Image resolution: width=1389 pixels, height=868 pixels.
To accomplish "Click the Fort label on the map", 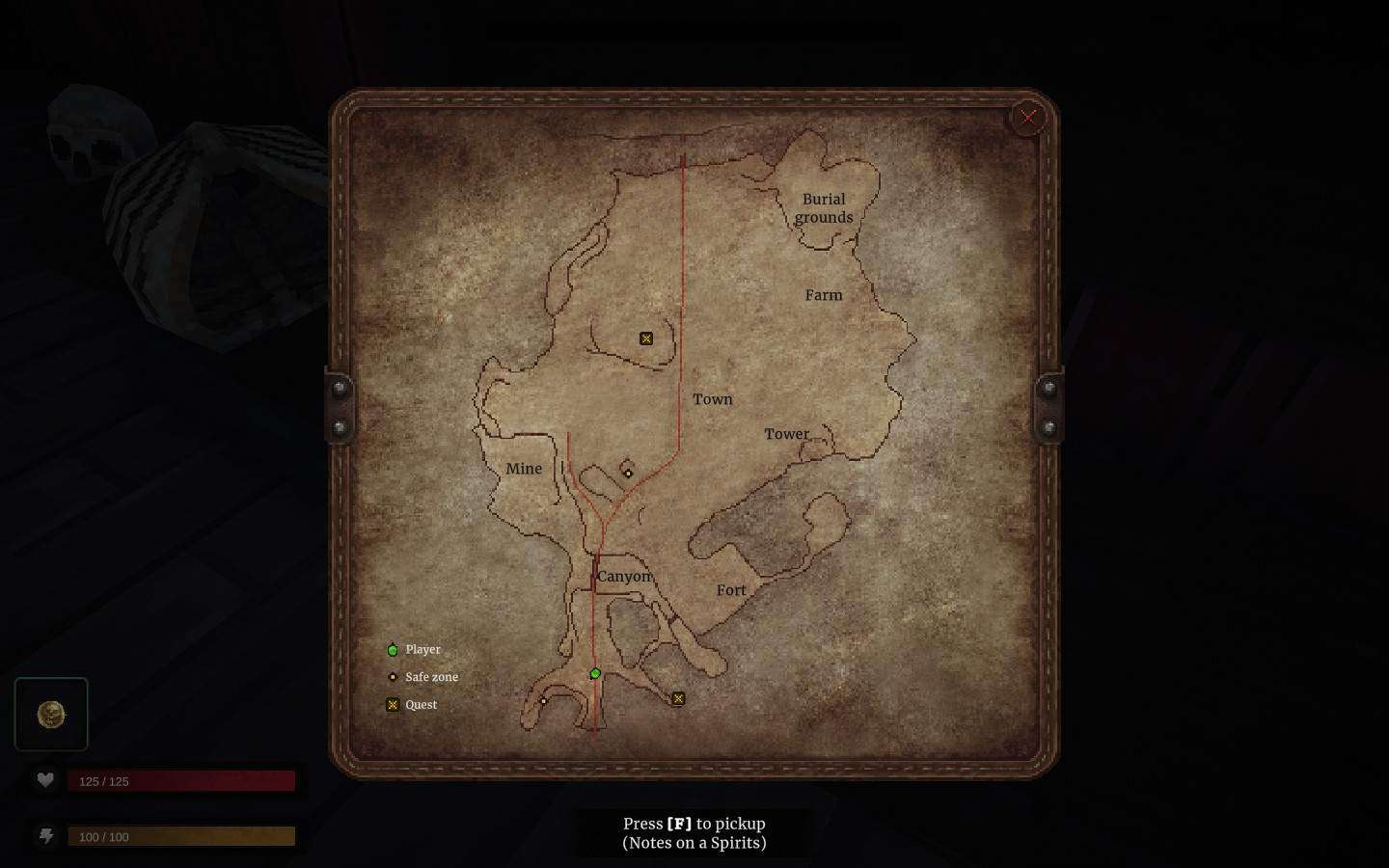I will tap(731, 589).
